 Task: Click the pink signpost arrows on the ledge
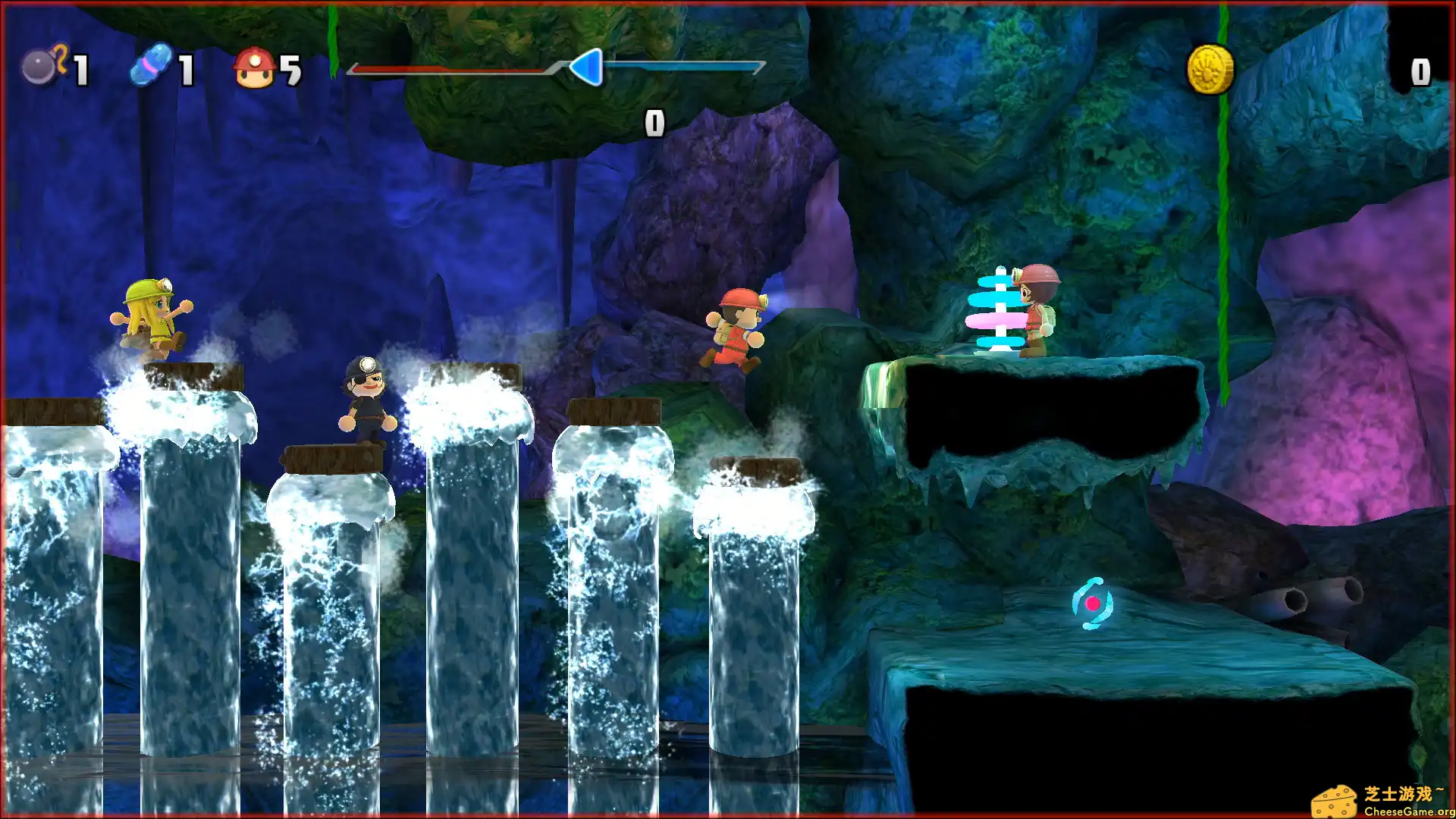993,318
